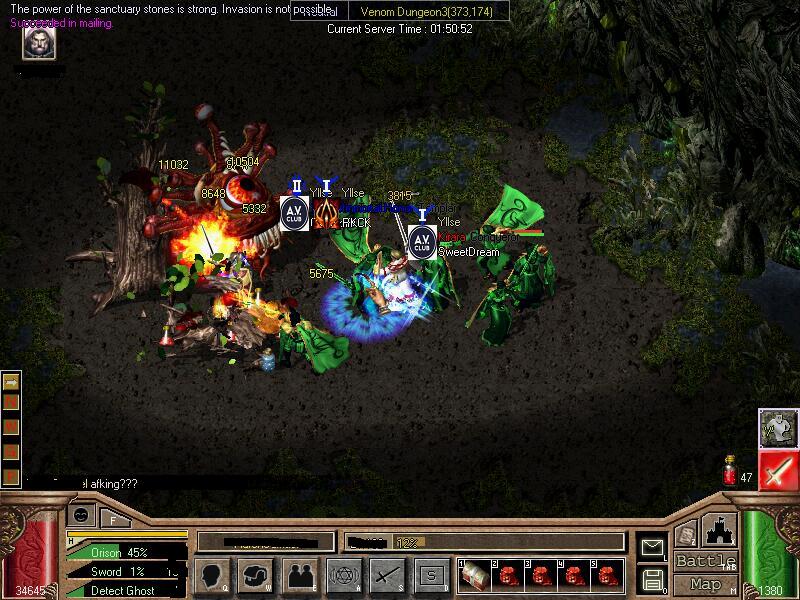The image size is (800, 600).
Task: Open the Map button
Action: (x=705, y=584)
